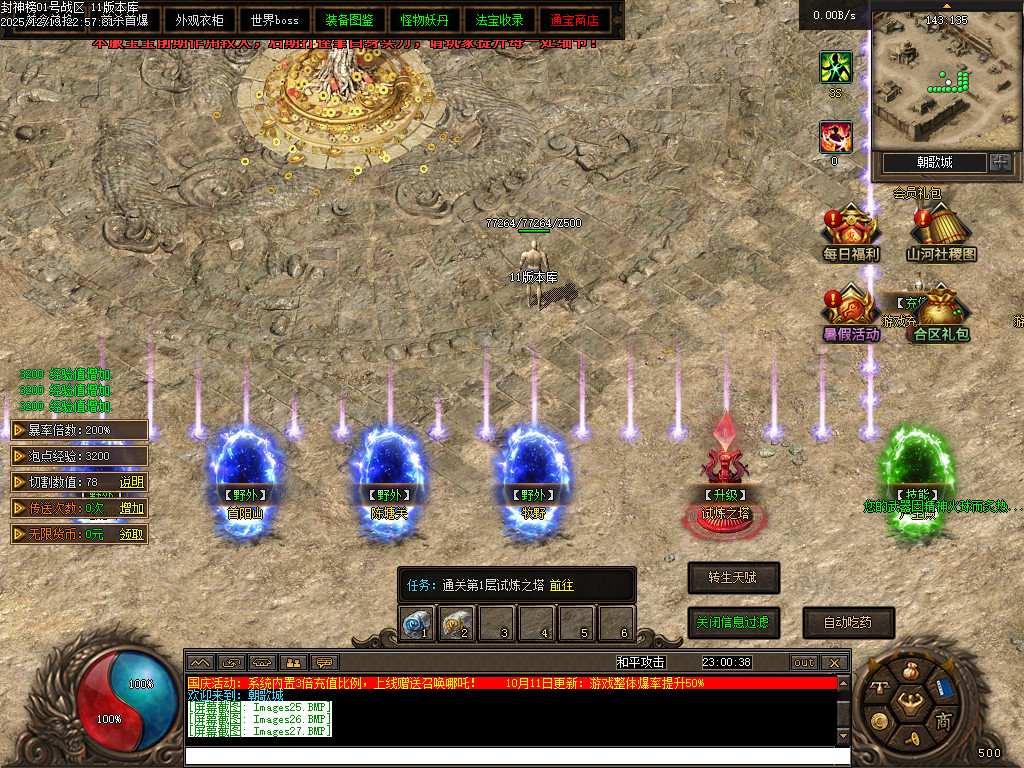This screenshot has width=1024, height=768.
Task: Toggle the 自动吃药 auto-potion button
Action: [848, 622]
